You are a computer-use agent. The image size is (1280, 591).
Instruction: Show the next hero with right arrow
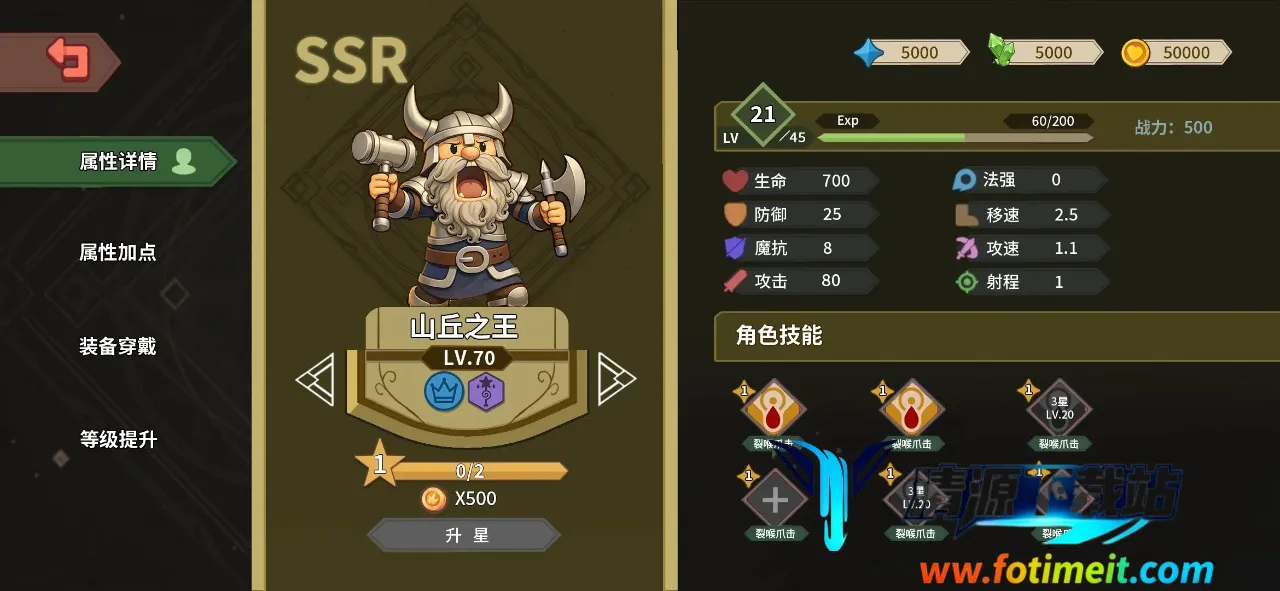coord(616,378)
